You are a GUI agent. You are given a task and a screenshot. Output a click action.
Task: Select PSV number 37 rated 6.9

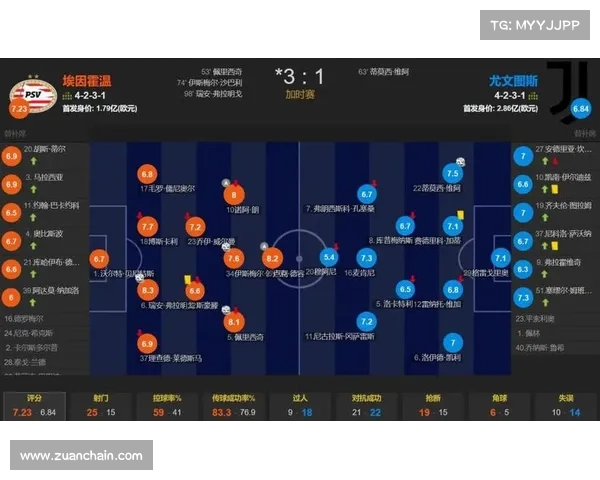pyautogui.click(x=147, y=344)
